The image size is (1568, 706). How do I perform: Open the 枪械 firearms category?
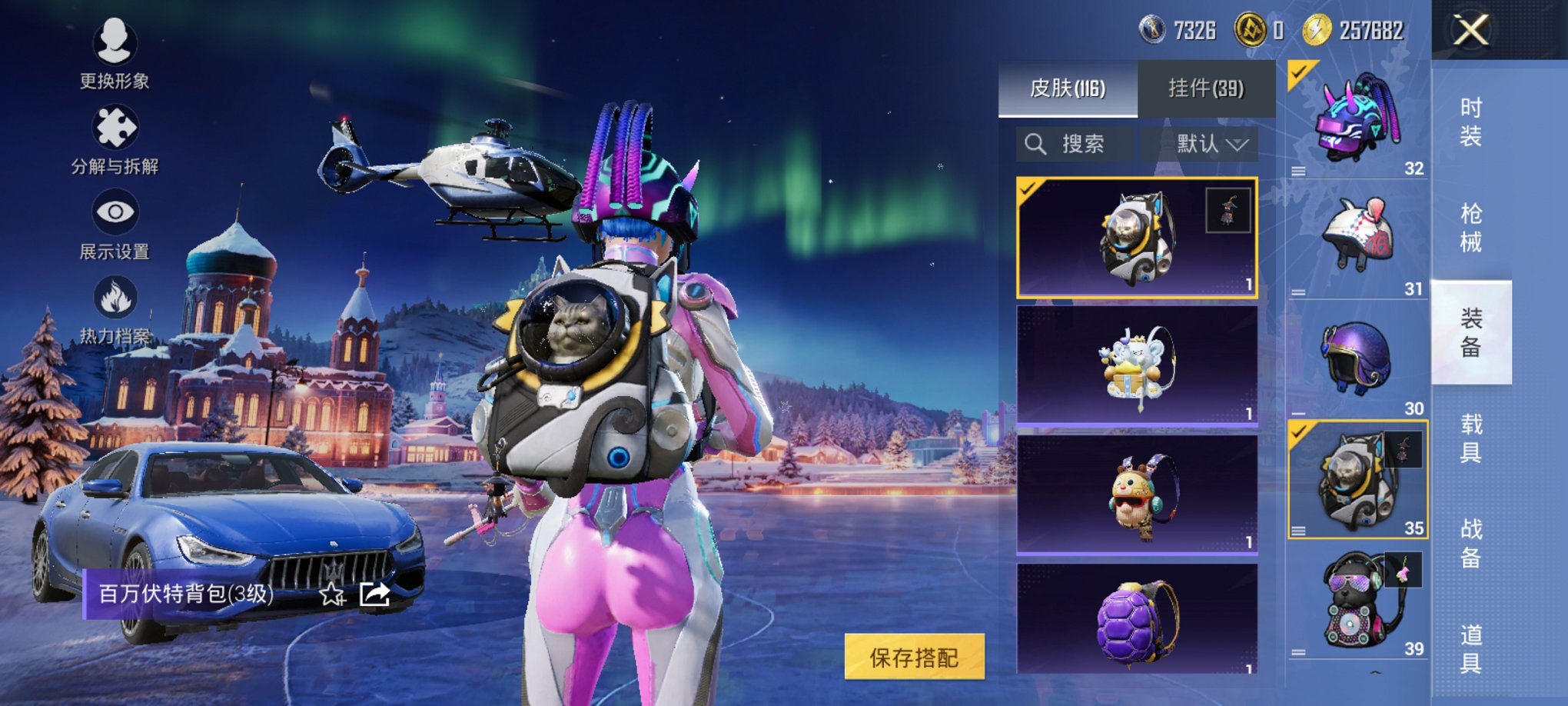tap(1470, 228)
